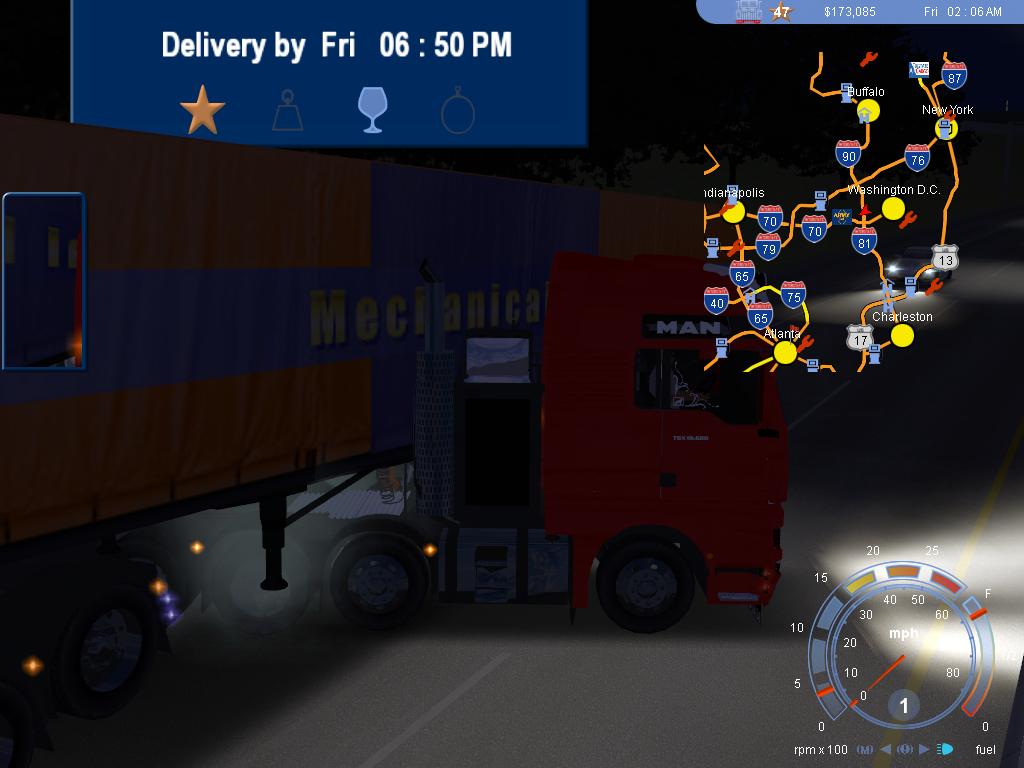The width and height of the screenshot is (1024, 768).
Task: Pick the Atlanta city marker on the map
Action: pyautogui.click(x=785, y=352)
